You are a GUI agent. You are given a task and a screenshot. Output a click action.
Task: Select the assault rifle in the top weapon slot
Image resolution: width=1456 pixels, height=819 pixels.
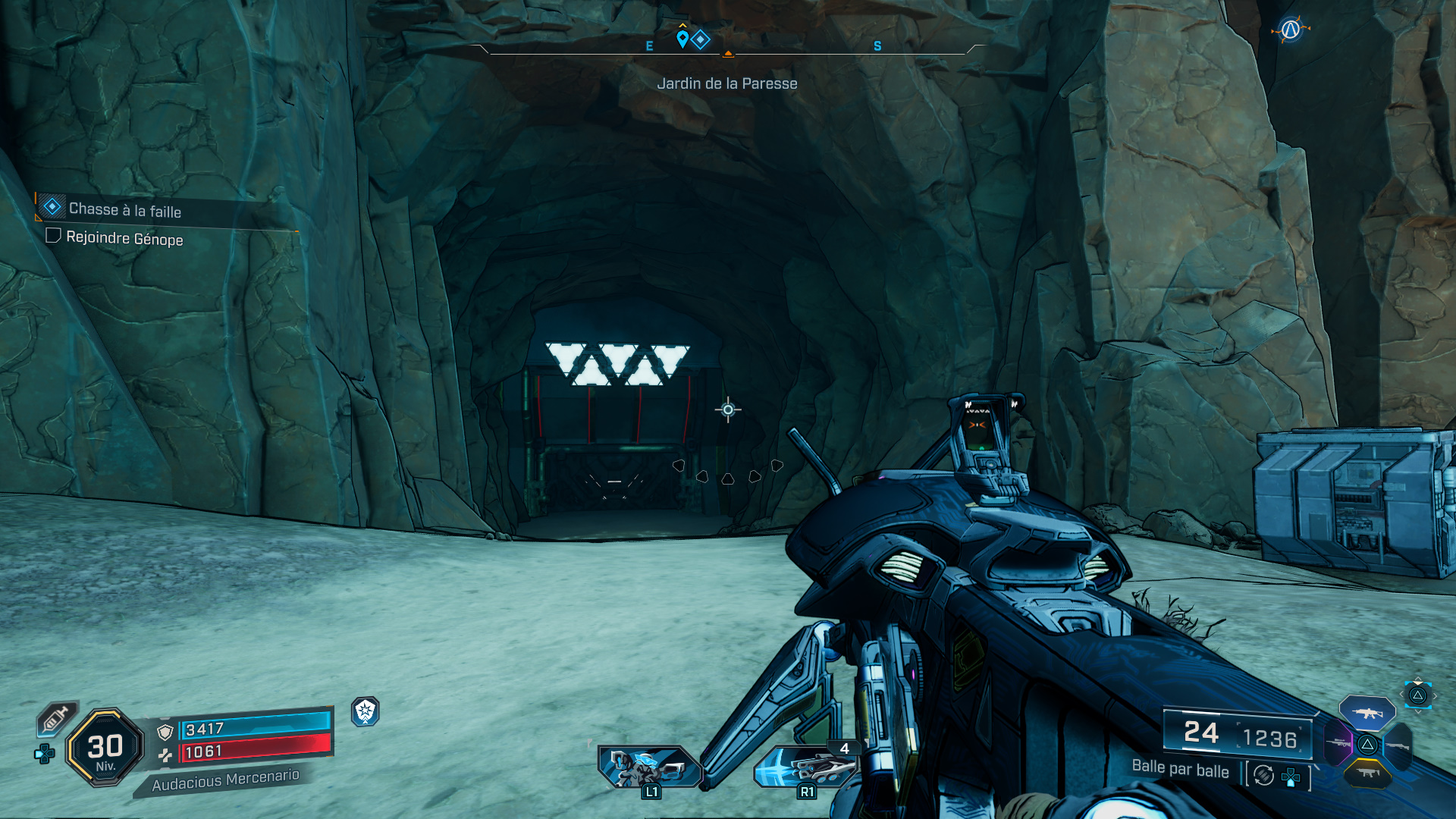pos(1367,713)
